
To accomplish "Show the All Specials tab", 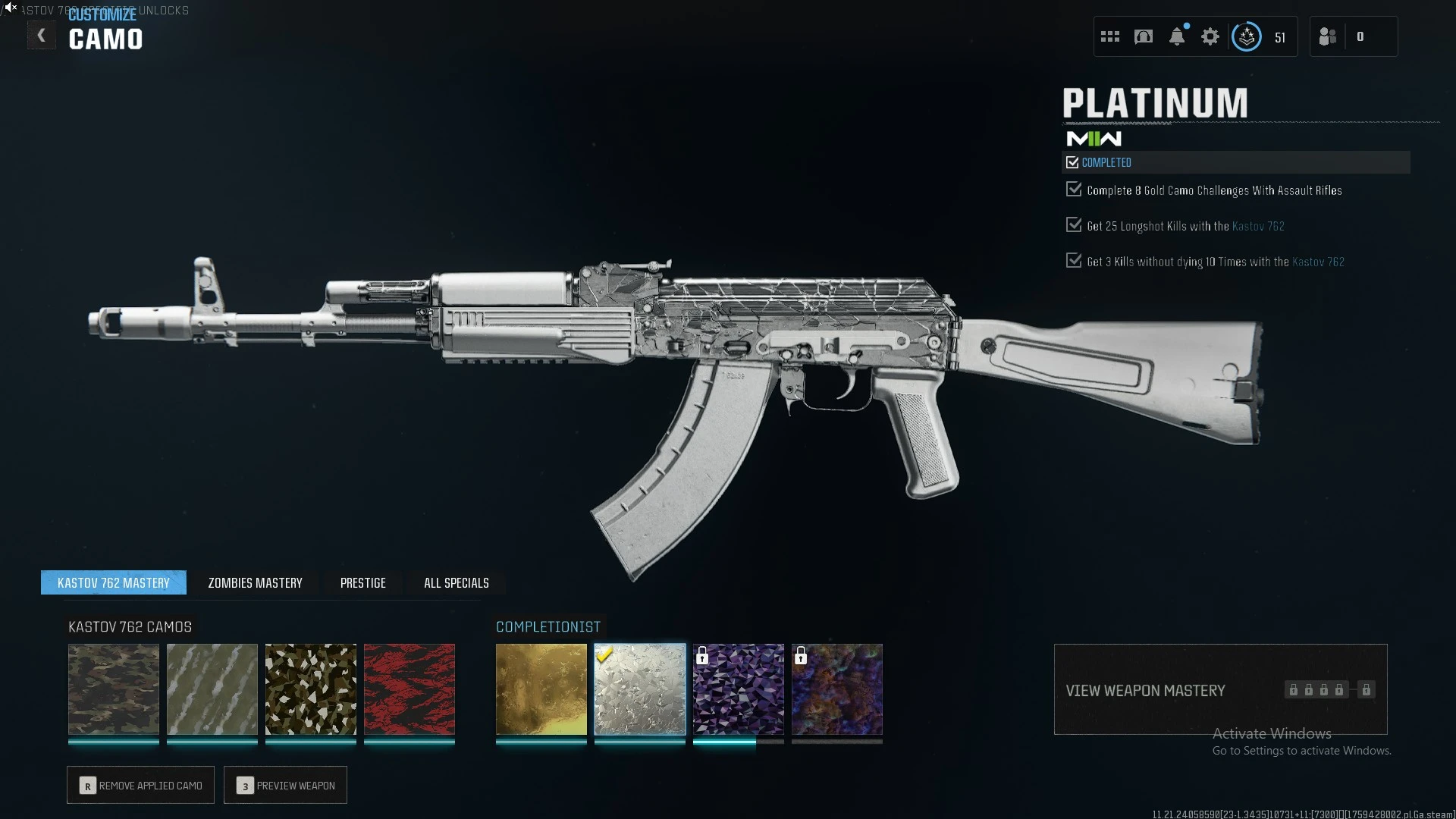I will pos(456,582).
